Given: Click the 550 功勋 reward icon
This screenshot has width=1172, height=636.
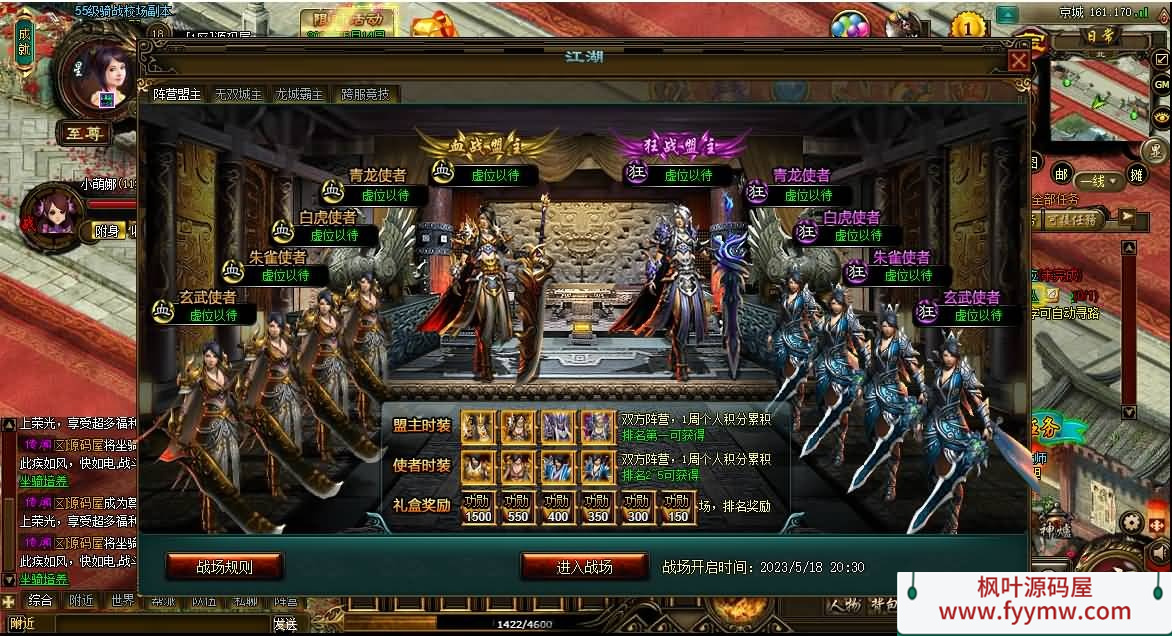Looking at the screenshot, I should coord(518,507).
